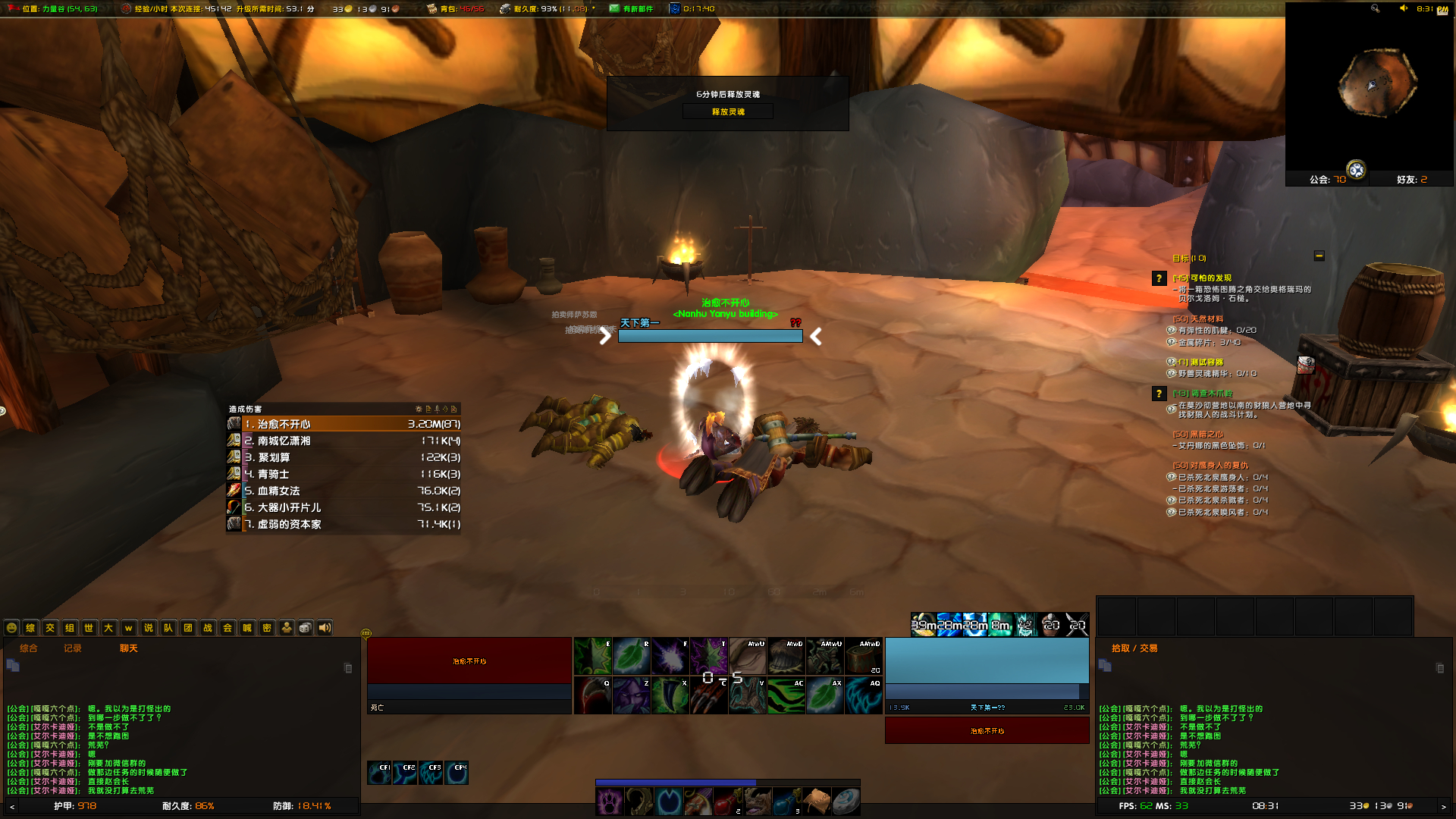Viewport: 1456px width, 819px height.
Task: Cast the green leaf spell bound to R
Action: 631,655
